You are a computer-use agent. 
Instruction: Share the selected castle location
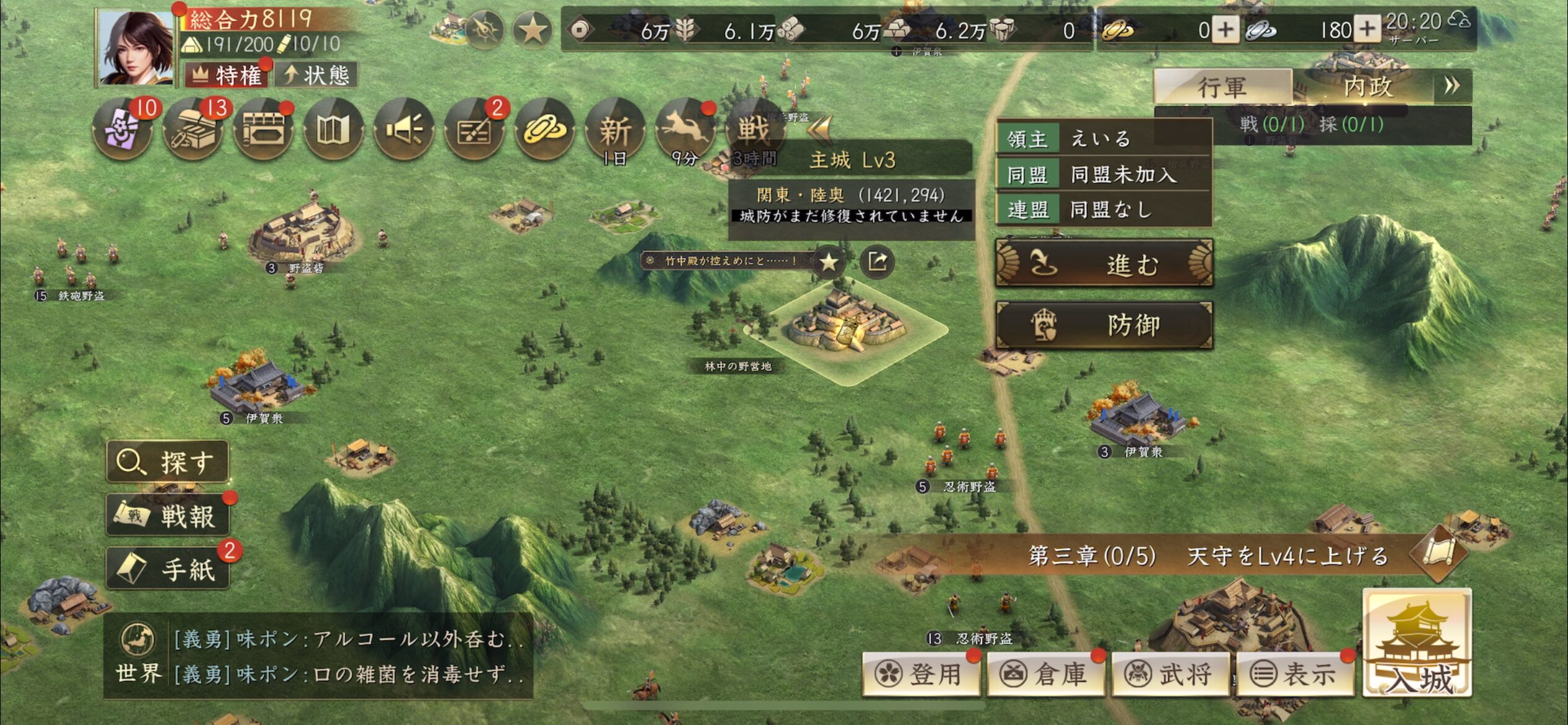(877, 261)
